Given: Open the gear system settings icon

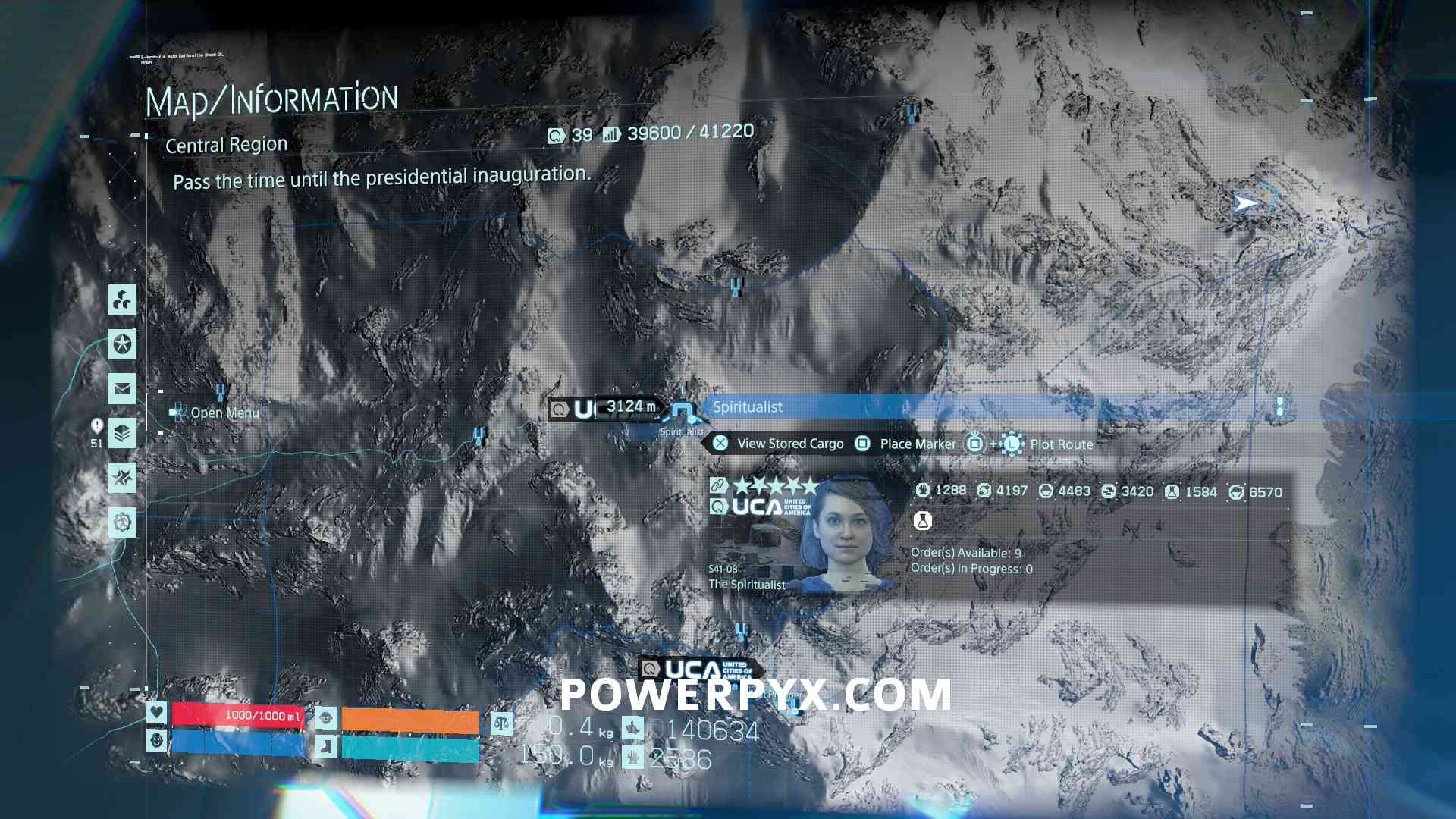Looking at the screenshot, I should tap(122, 522).
